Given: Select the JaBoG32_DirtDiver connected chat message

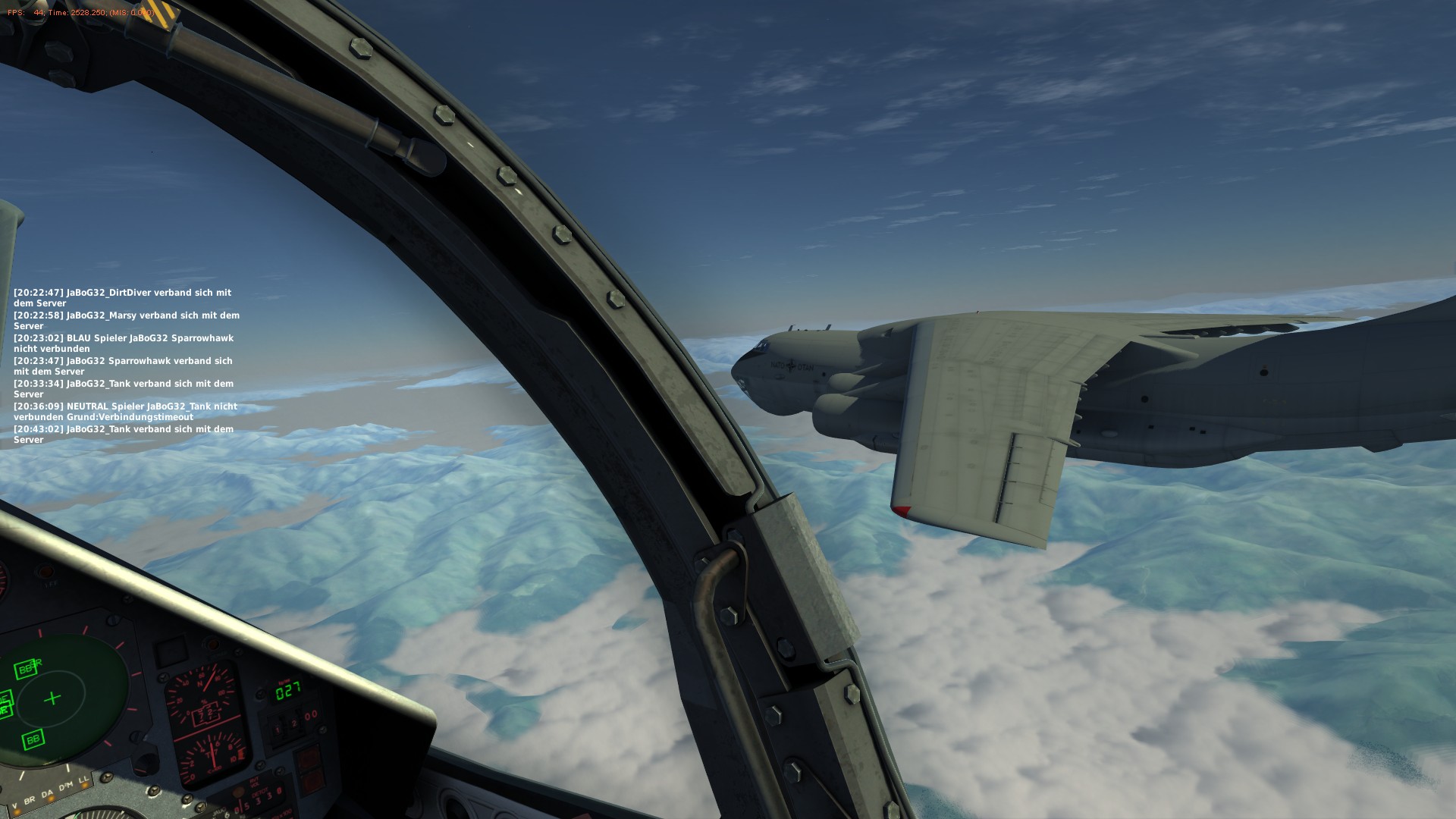Looking at the screenshot, I should pyautogui.click(x=123, y=297).
